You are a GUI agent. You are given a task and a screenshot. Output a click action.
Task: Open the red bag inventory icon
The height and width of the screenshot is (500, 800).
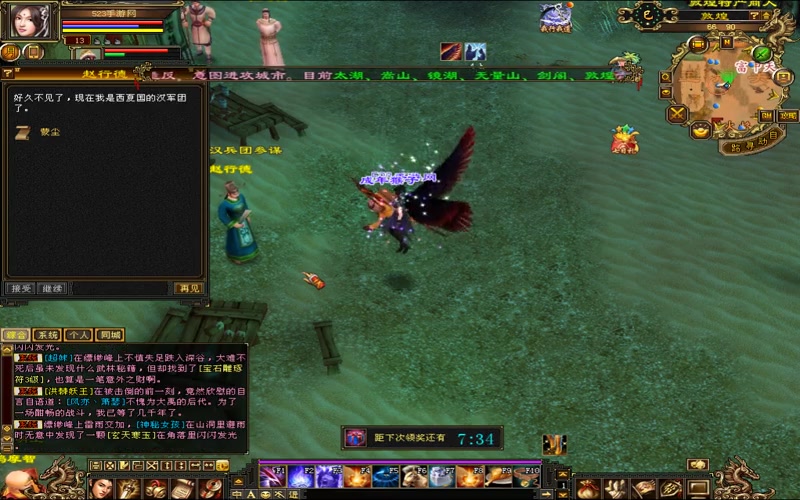pyautogui.click(x=590, y=488)
